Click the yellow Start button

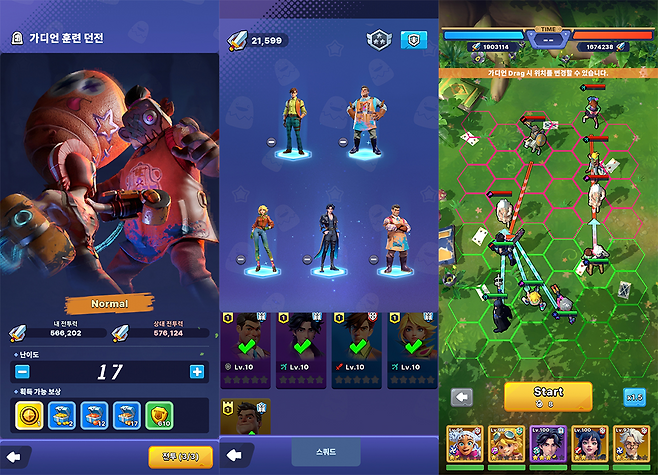[x=548, y=396]
